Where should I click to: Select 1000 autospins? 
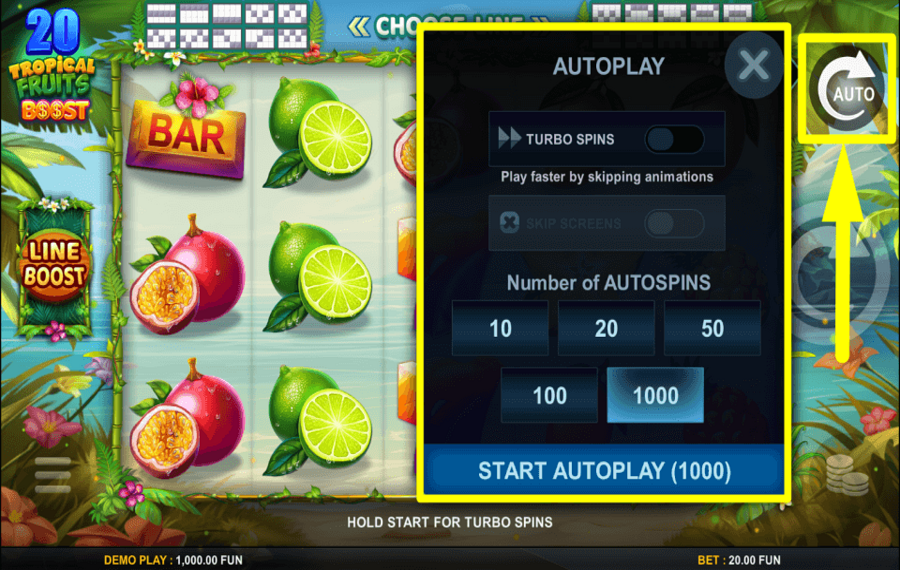pos(655,395)
